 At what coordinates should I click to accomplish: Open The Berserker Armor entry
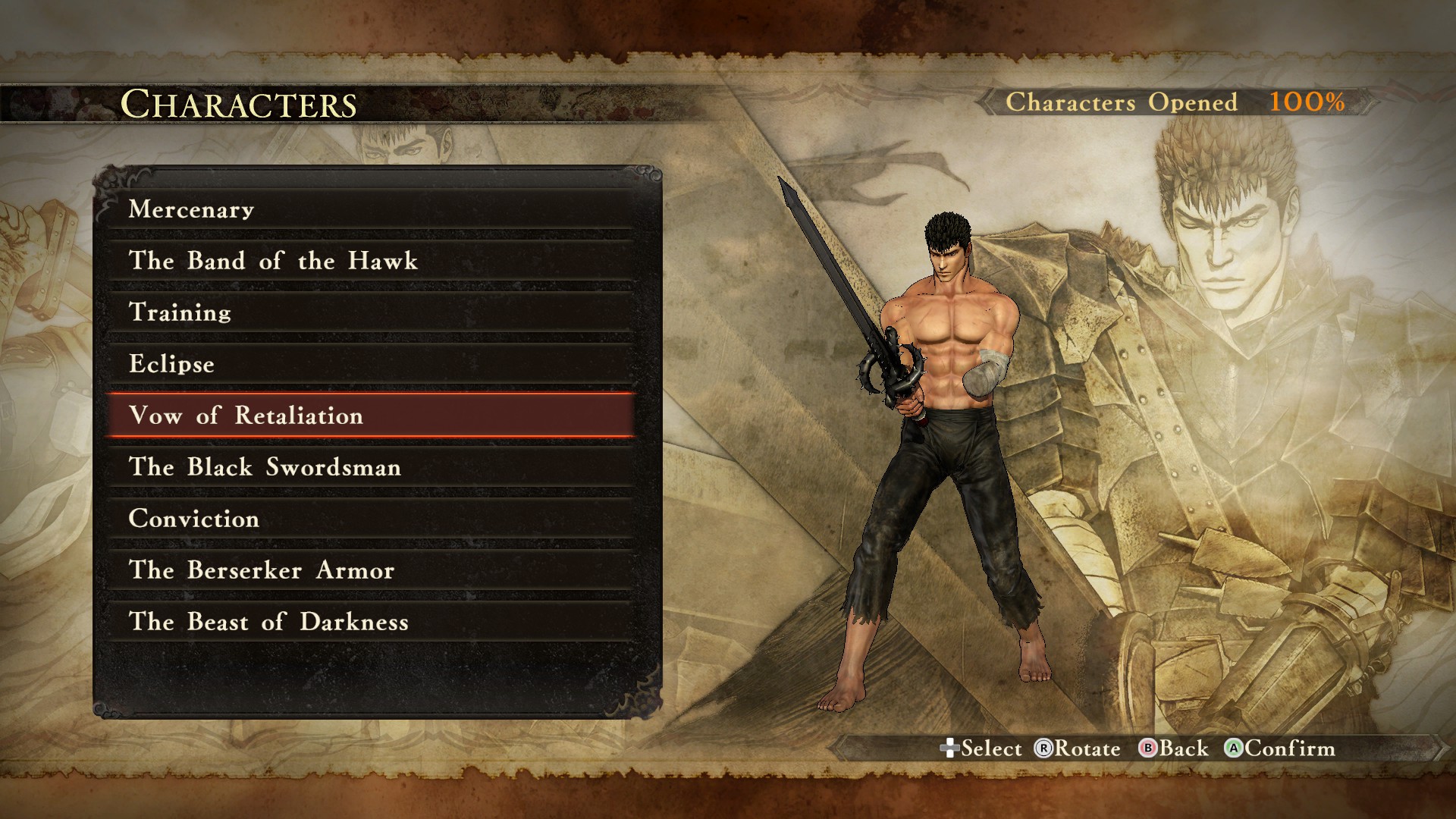click(x=370, y=570)
